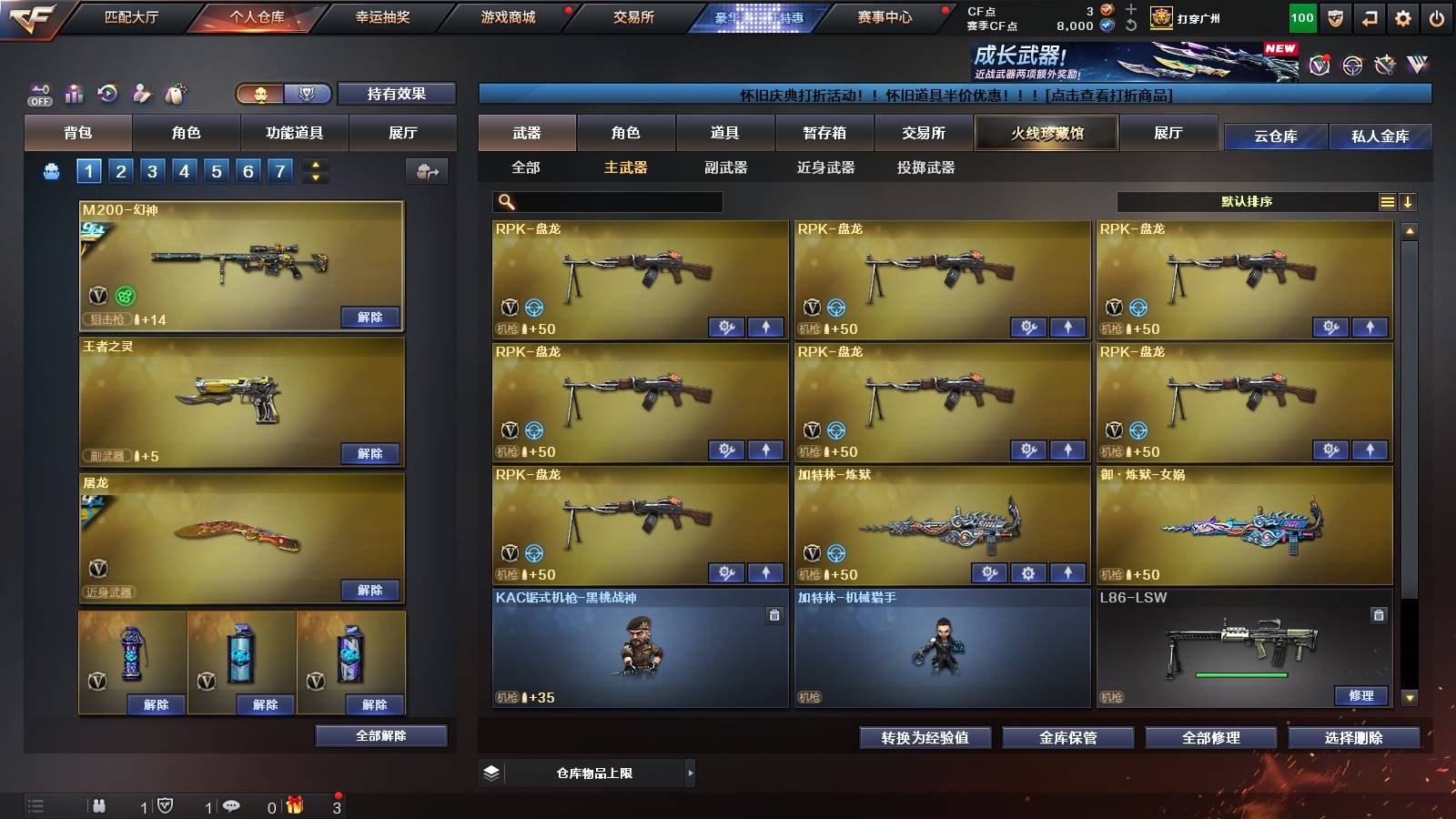This screenshot has width=1456, height=819.
Task: Open the 交易所 menu in the top bar
Action: (x=635, y=15)
